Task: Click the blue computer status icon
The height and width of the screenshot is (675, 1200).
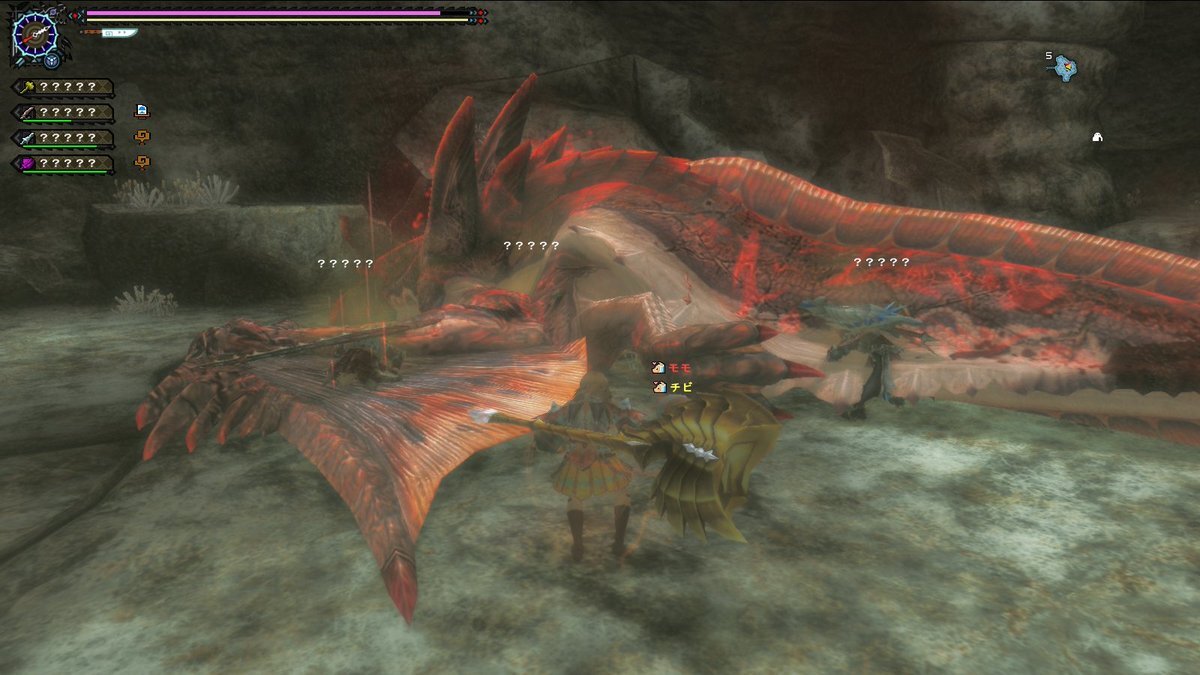Action: tap(141, 110)
